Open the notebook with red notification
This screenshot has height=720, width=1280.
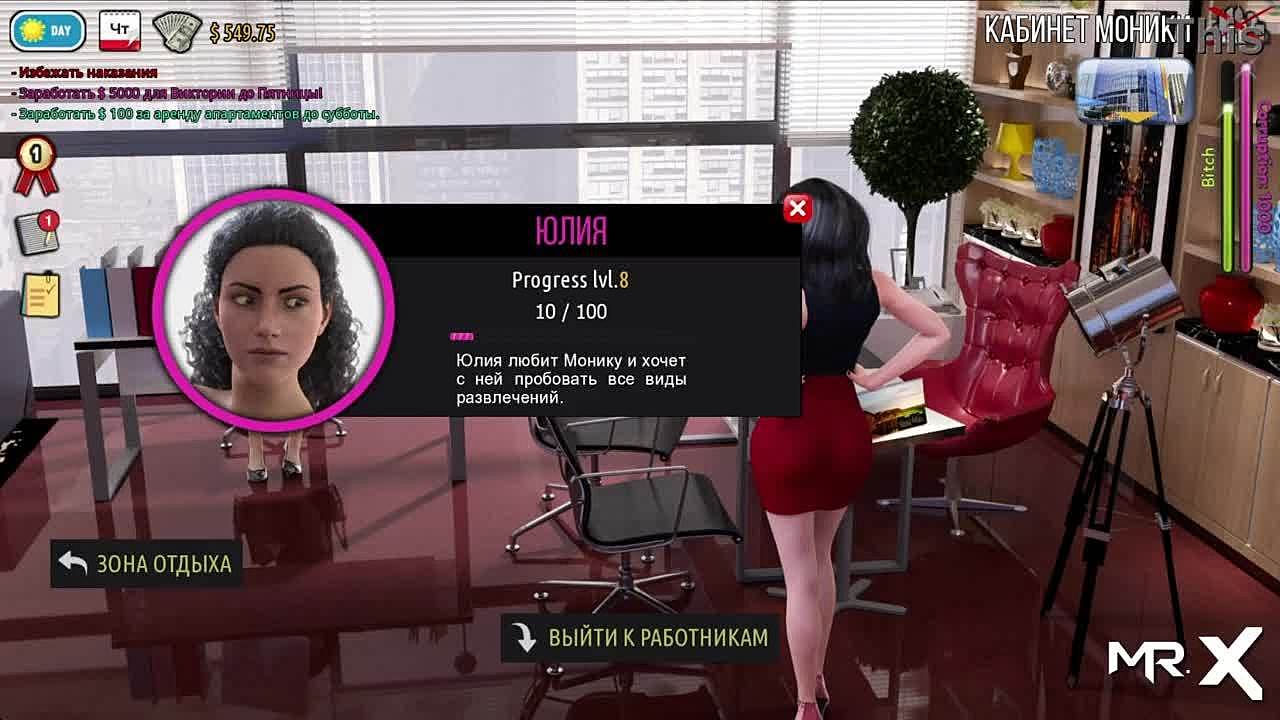coord(38,232)
